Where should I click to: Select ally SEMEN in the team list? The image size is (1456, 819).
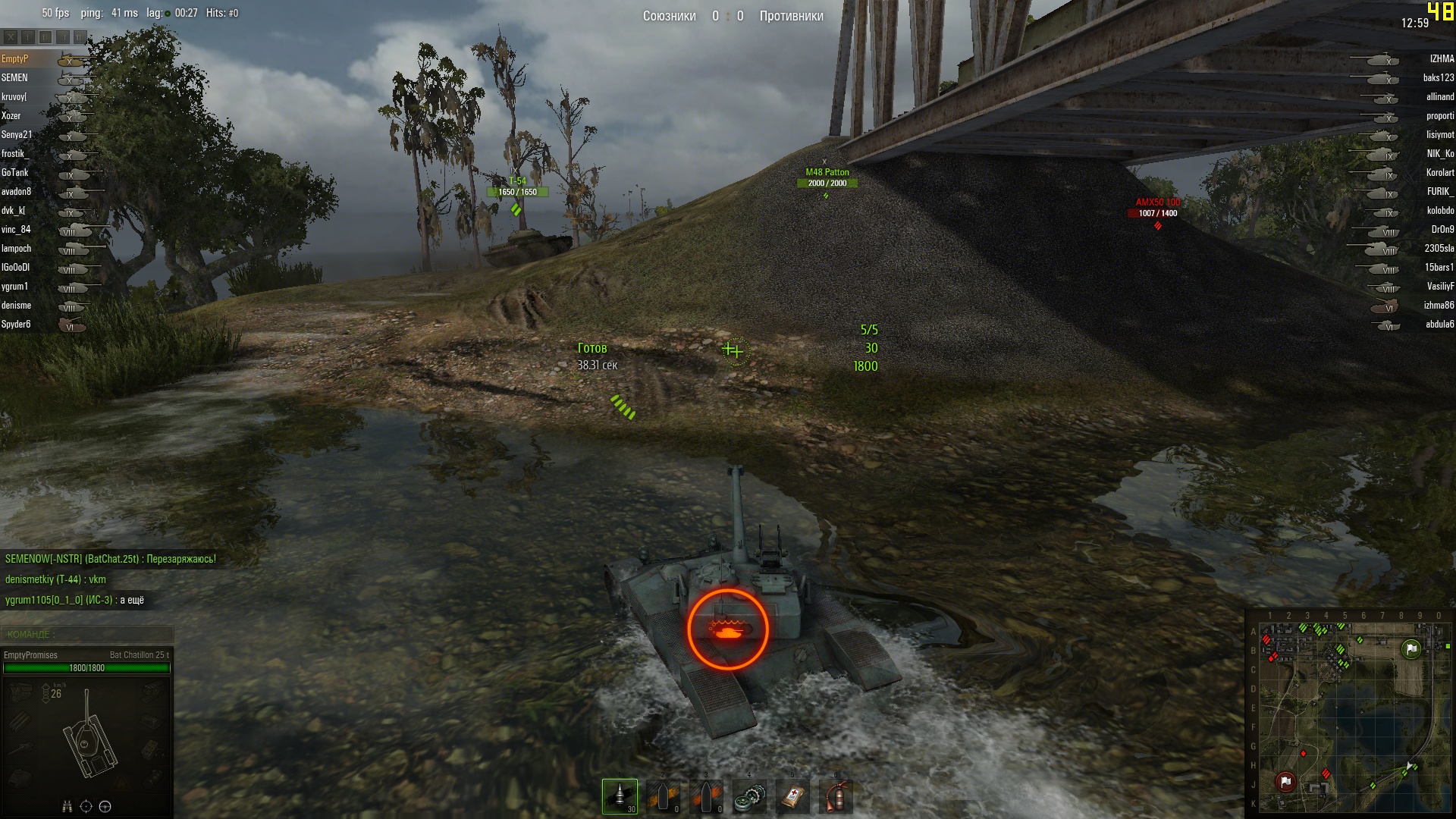pyautogui.click(x=15, y=78)
